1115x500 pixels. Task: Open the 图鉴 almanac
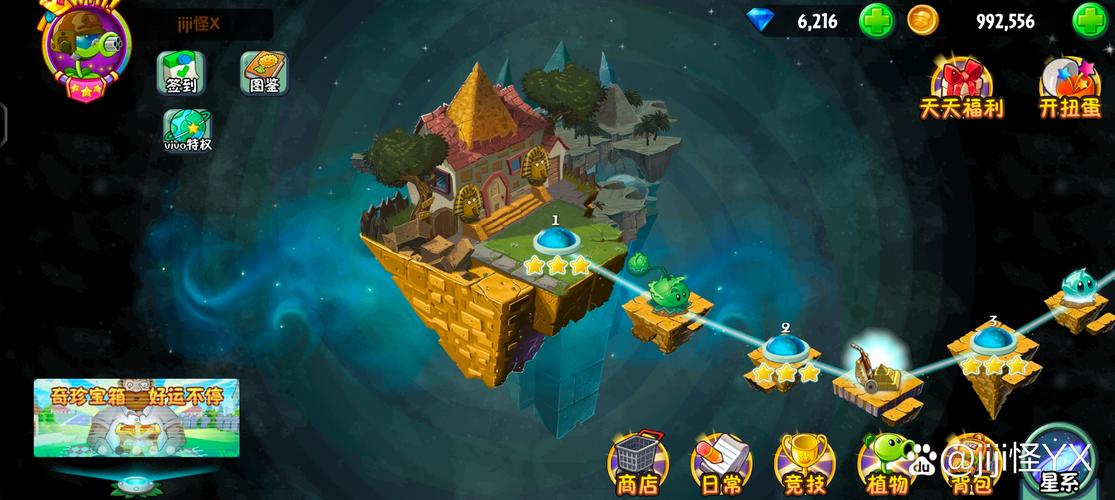click(265, 73)
